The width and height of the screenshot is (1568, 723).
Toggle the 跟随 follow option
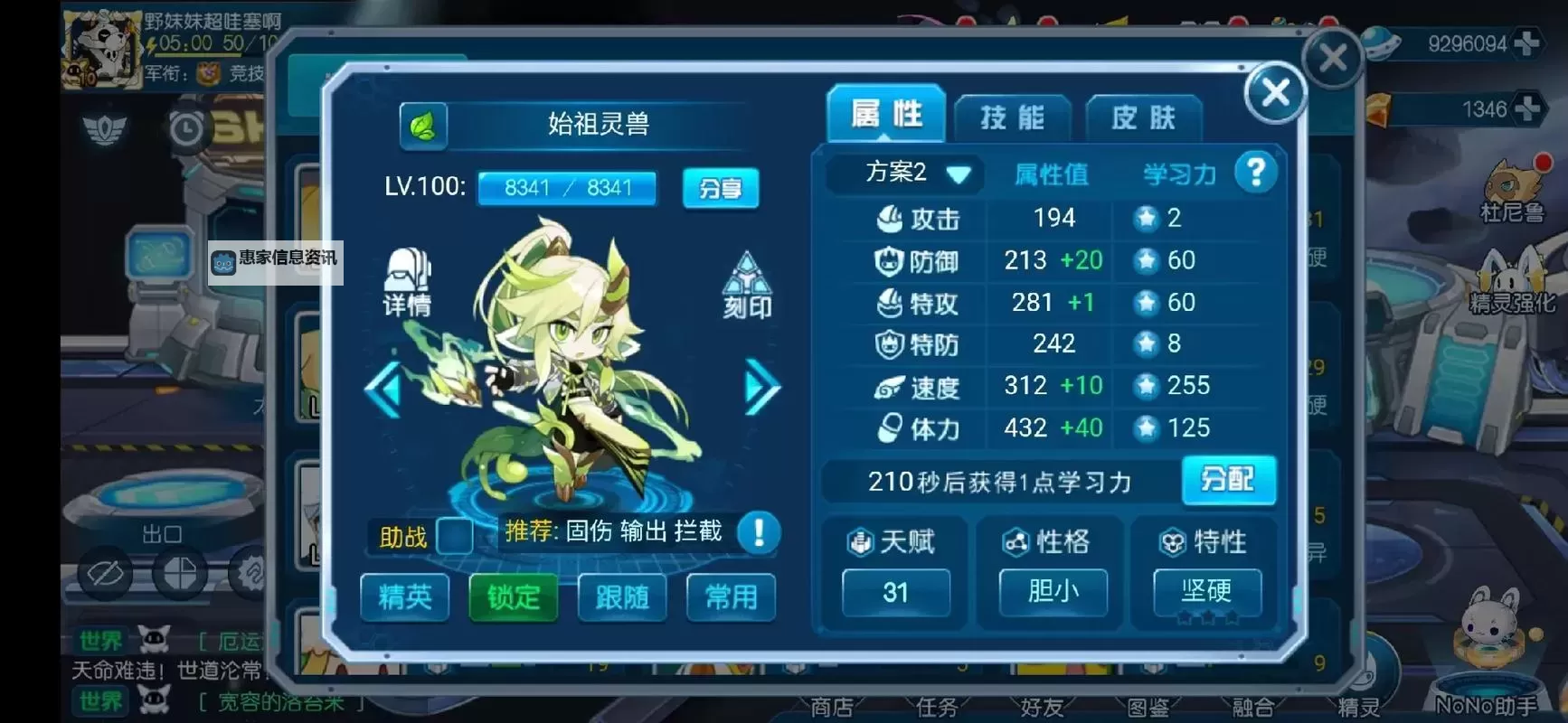click(622, 596)
